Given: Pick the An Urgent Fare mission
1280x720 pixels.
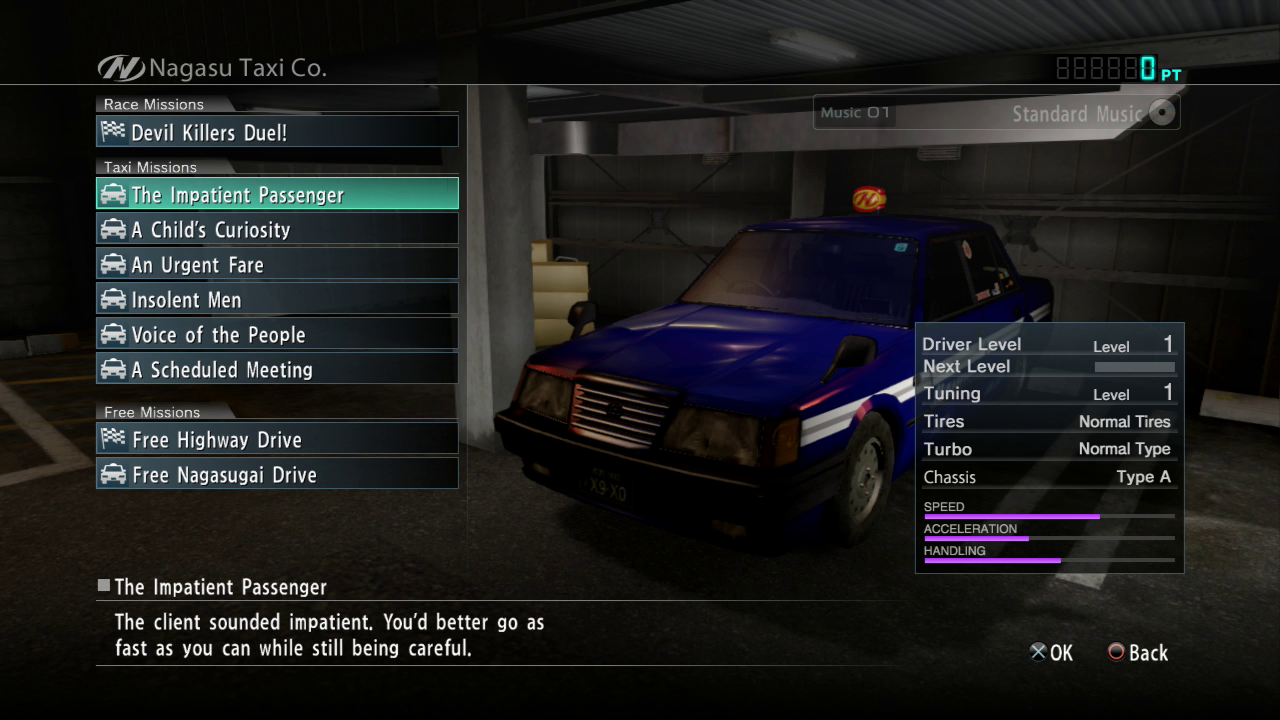Looking at the screenshot, I should pyautogui.click(x=277, y=264).
